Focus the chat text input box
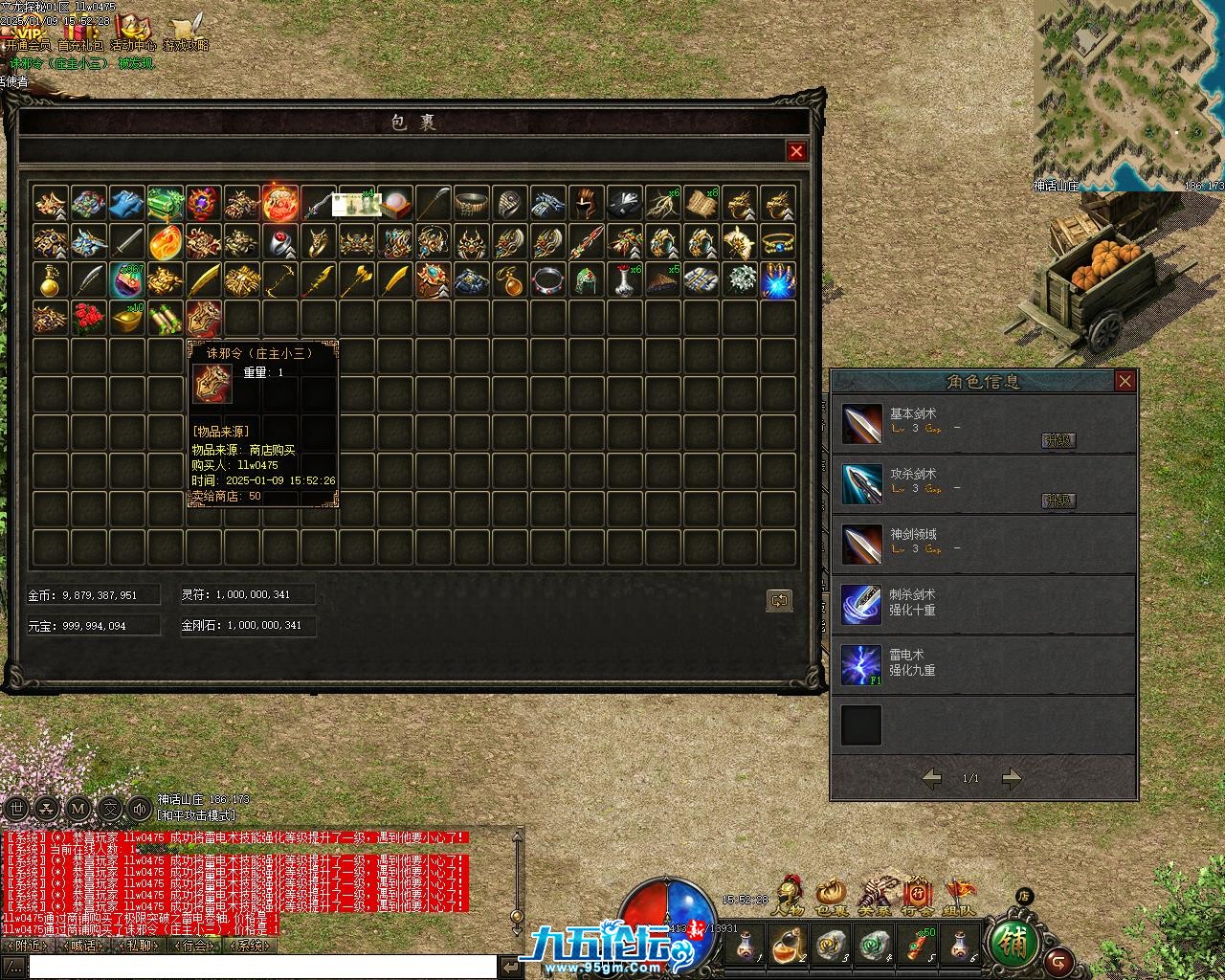This screenshot has height=980, width=1225. pyautogui.click(x=258, y=967)
